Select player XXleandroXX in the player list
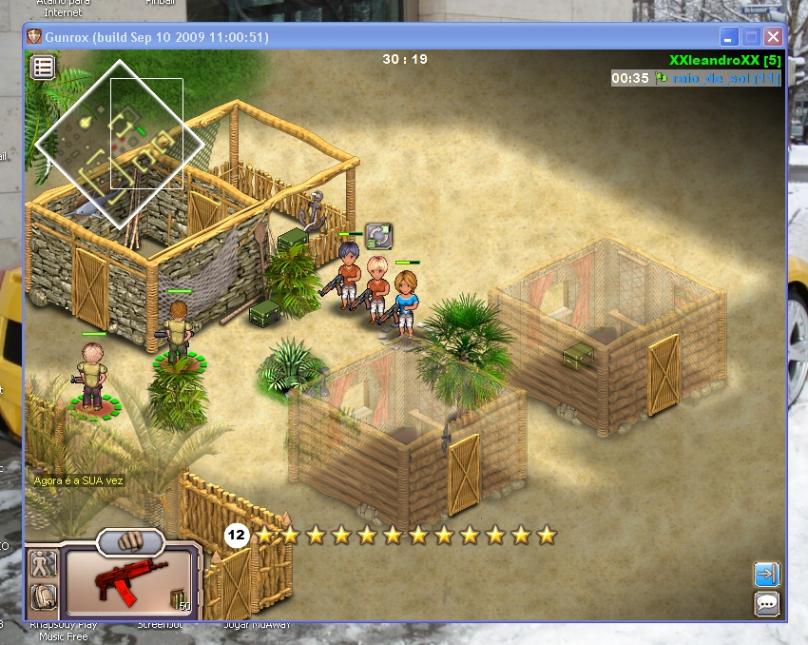This screenshot has height=645, width=808. point(724,61)
